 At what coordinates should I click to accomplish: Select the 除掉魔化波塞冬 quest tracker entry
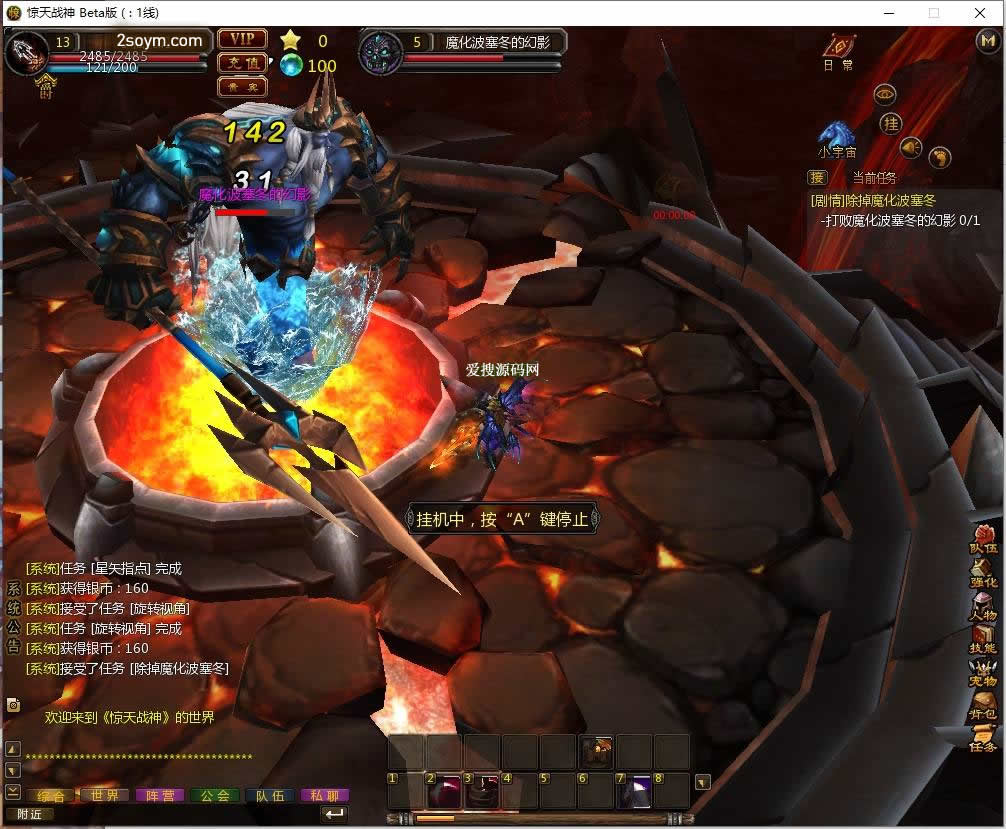pyautogui.click(x=873, y=200)
